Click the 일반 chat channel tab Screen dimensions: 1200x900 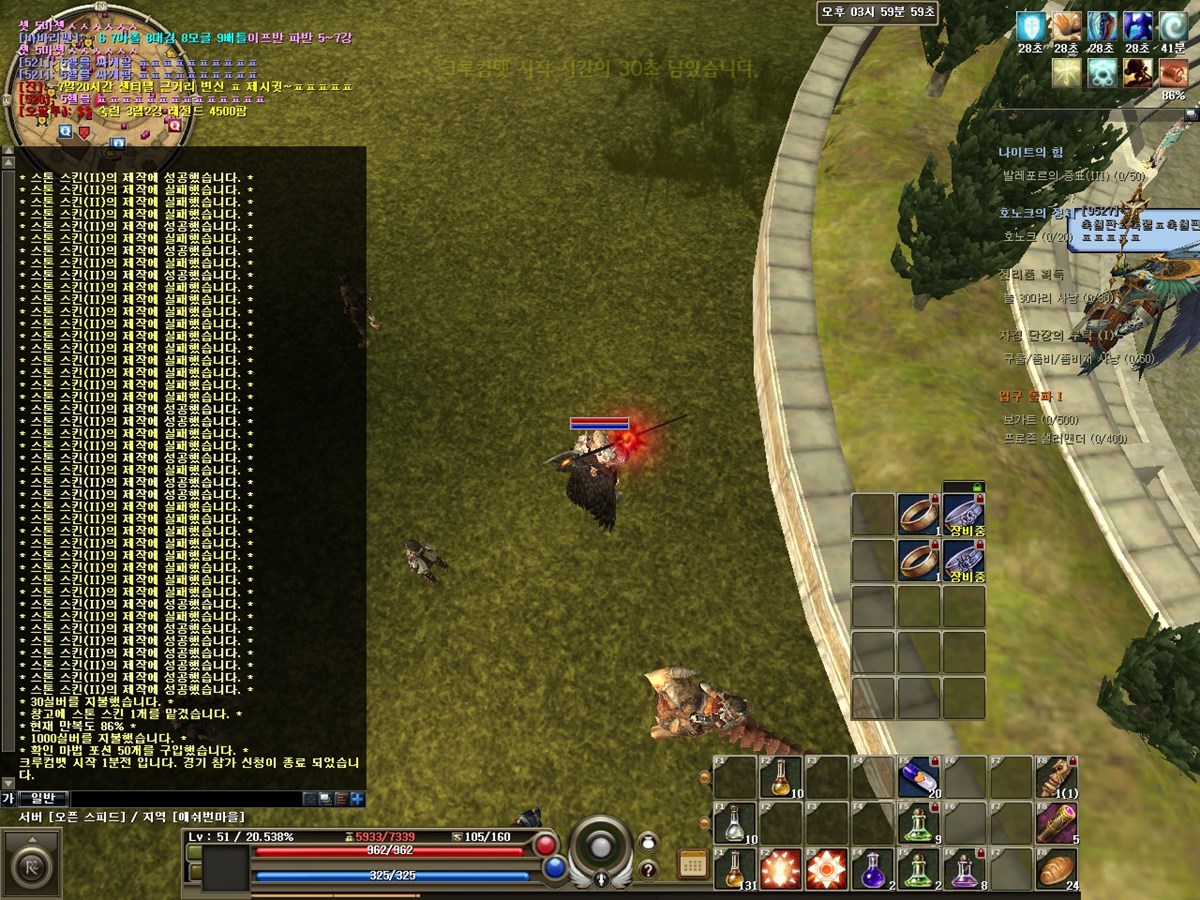pos(43,798)
